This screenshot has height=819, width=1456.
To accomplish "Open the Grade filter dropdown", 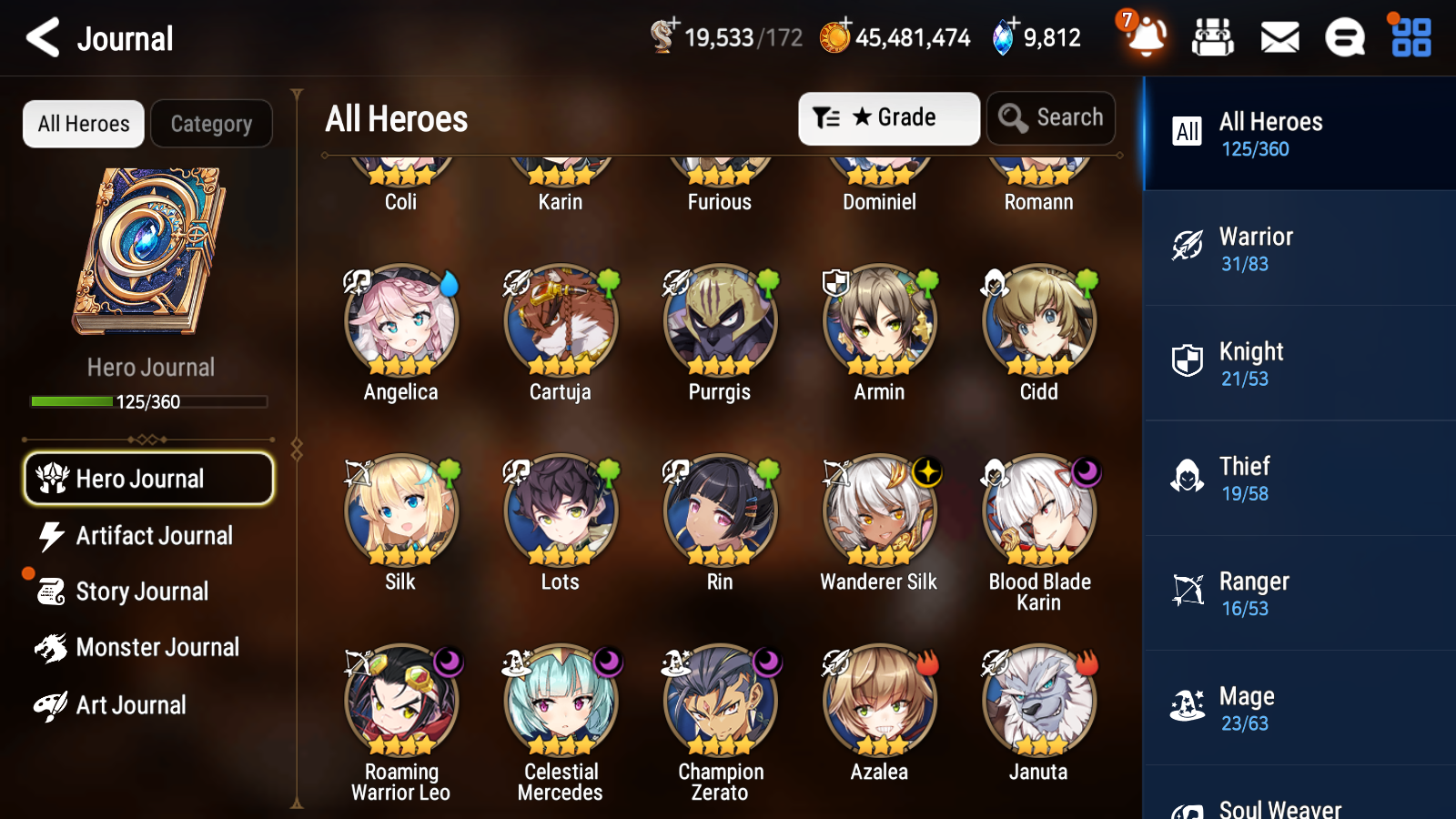I will point(888,117).
